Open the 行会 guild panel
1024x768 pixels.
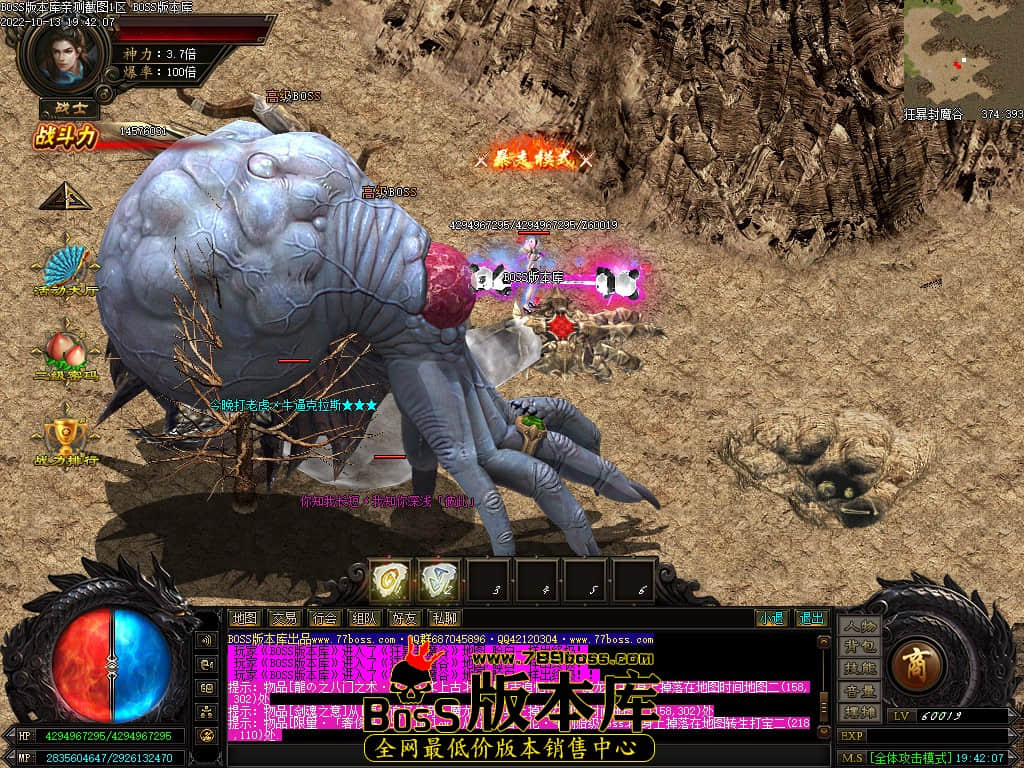tap(324, 618)
